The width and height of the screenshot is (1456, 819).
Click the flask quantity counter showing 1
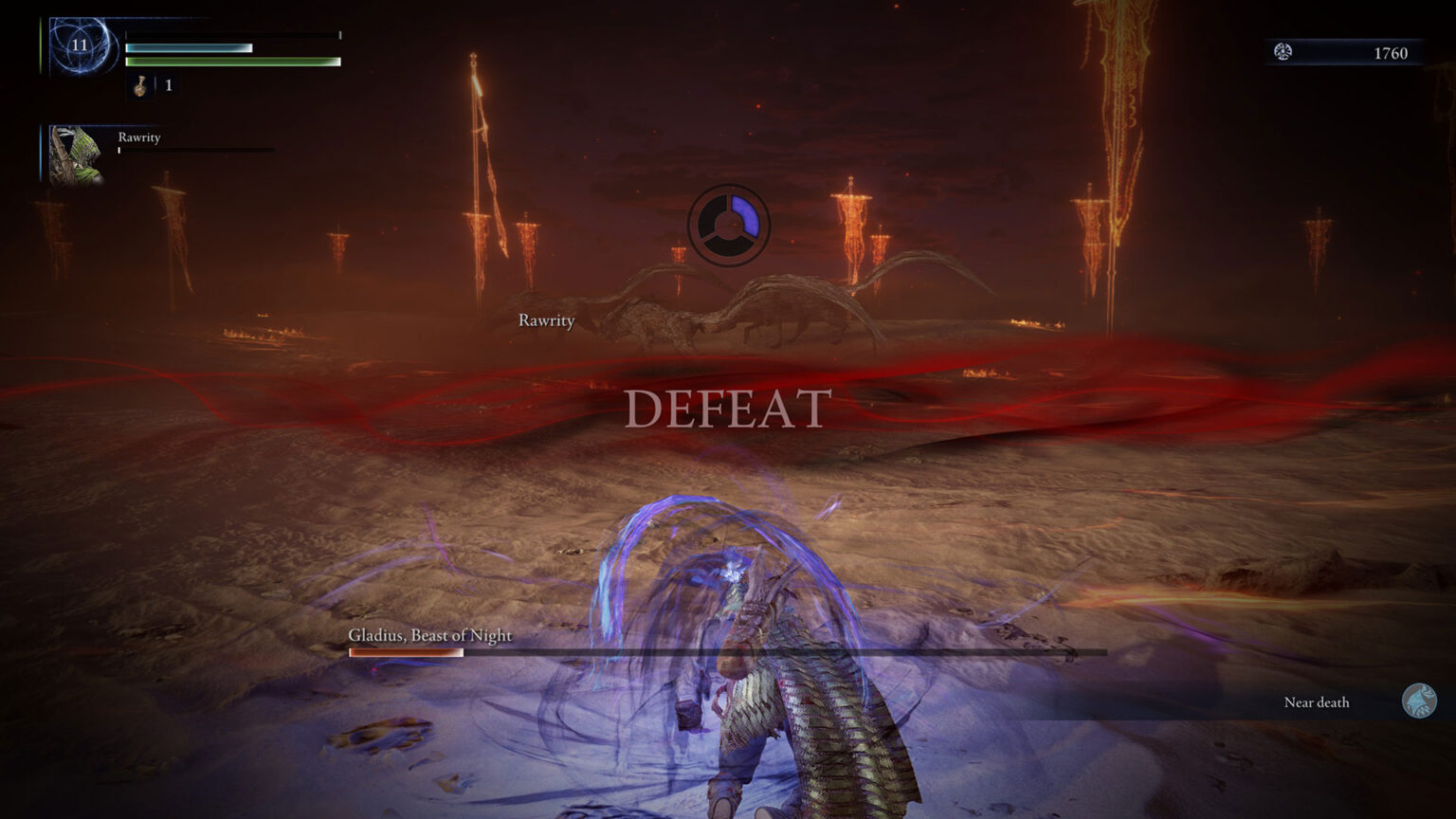[168, 86]
